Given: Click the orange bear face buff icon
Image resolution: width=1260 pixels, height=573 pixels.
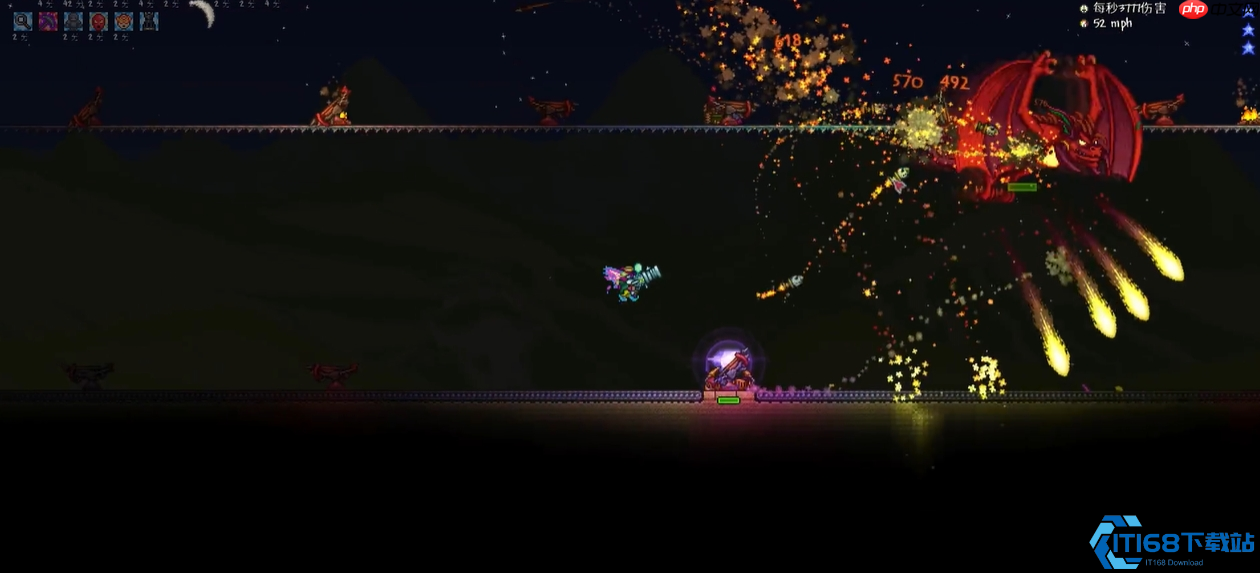Looking at the screenshot, I should [123, 21].
